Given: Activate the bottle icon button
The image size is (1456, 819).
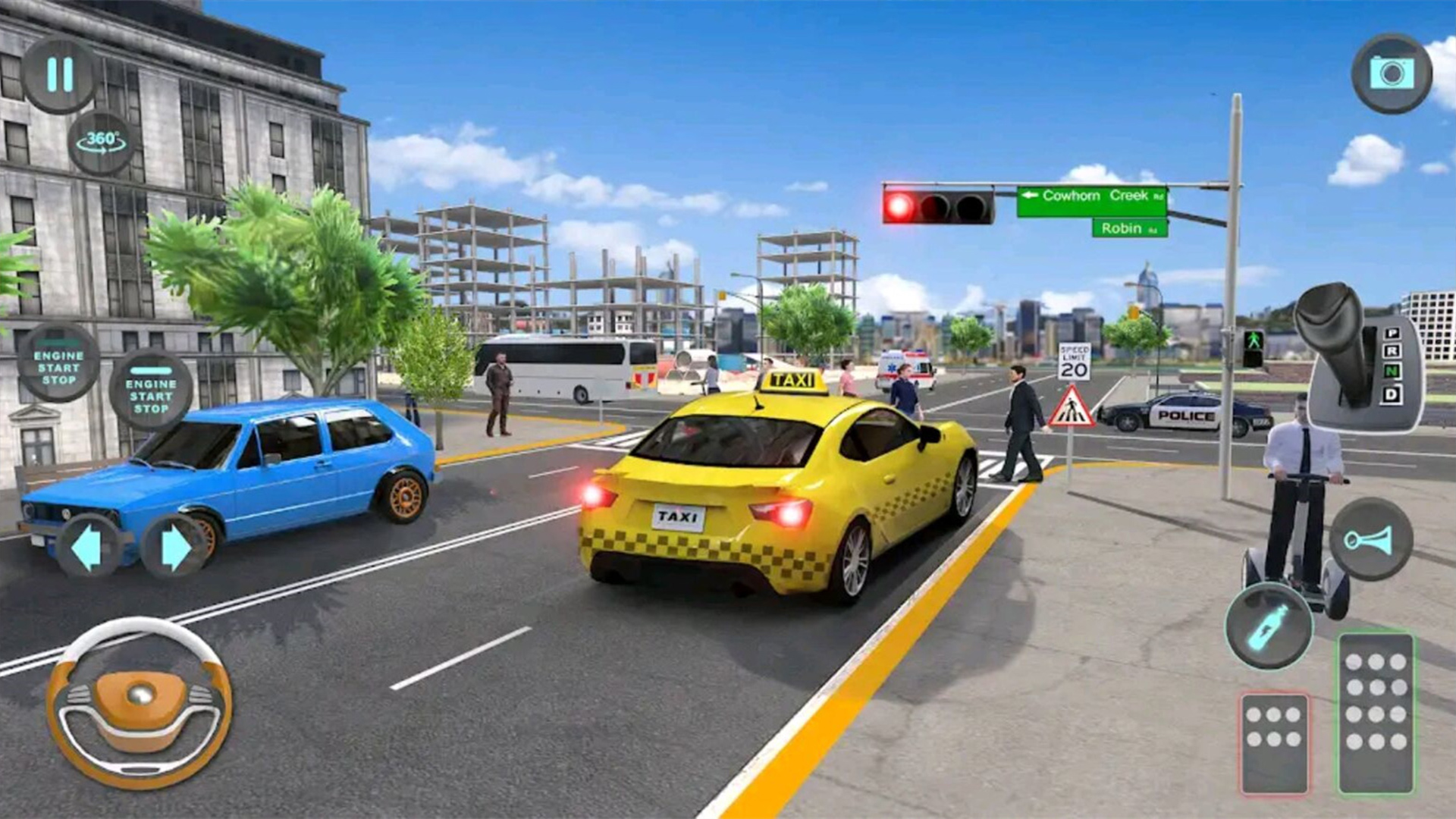Looking at the screenshot, I should tap(1269, 626).
